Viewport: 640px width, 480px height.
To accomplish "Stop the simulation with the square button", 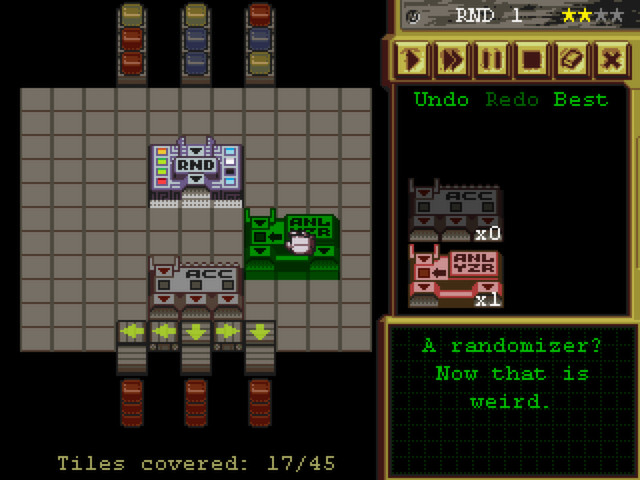I will [532, 59].
